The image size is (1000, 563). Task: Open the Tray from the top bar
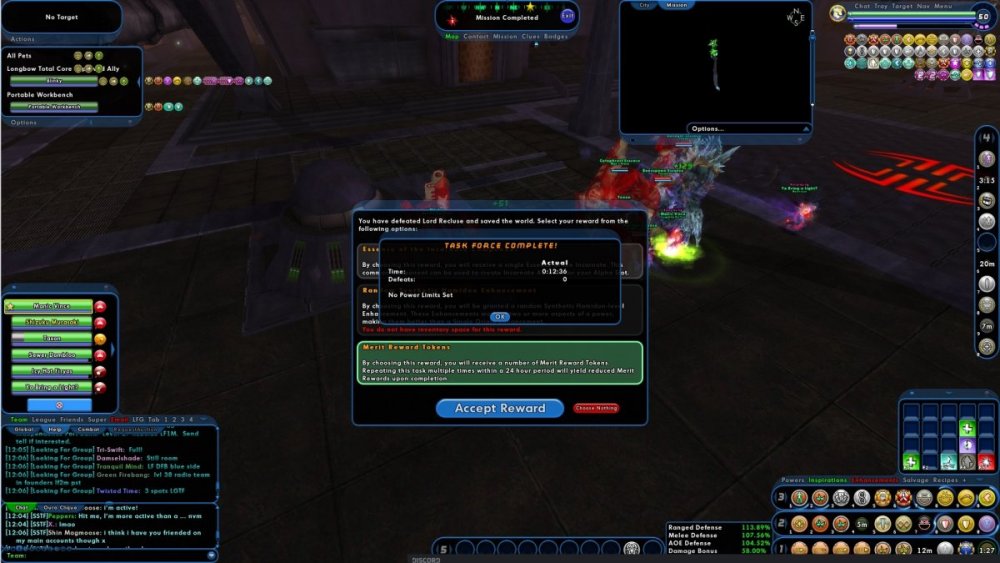pos(881,6)
